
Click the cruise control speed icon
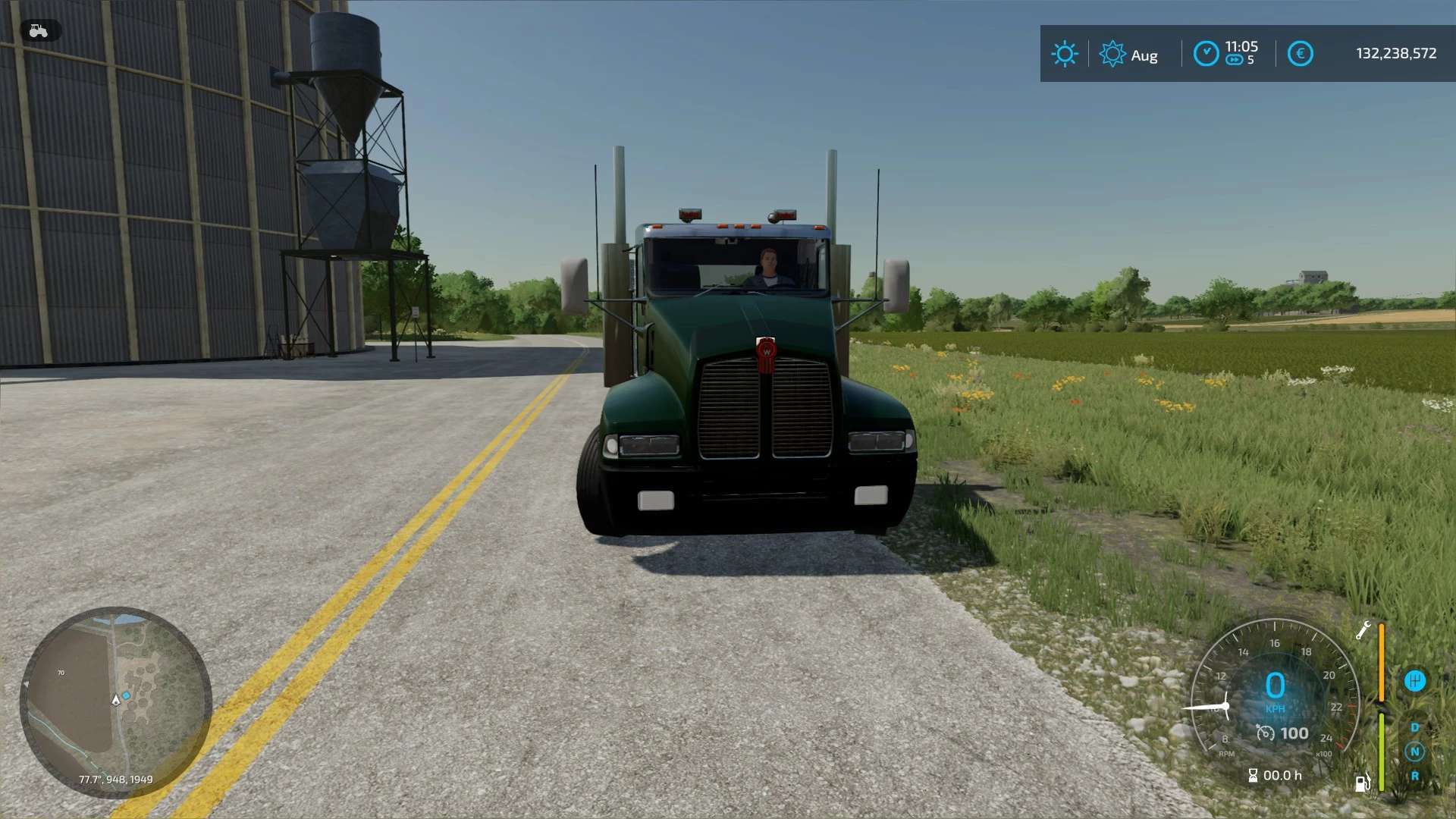click(1265, 733)
